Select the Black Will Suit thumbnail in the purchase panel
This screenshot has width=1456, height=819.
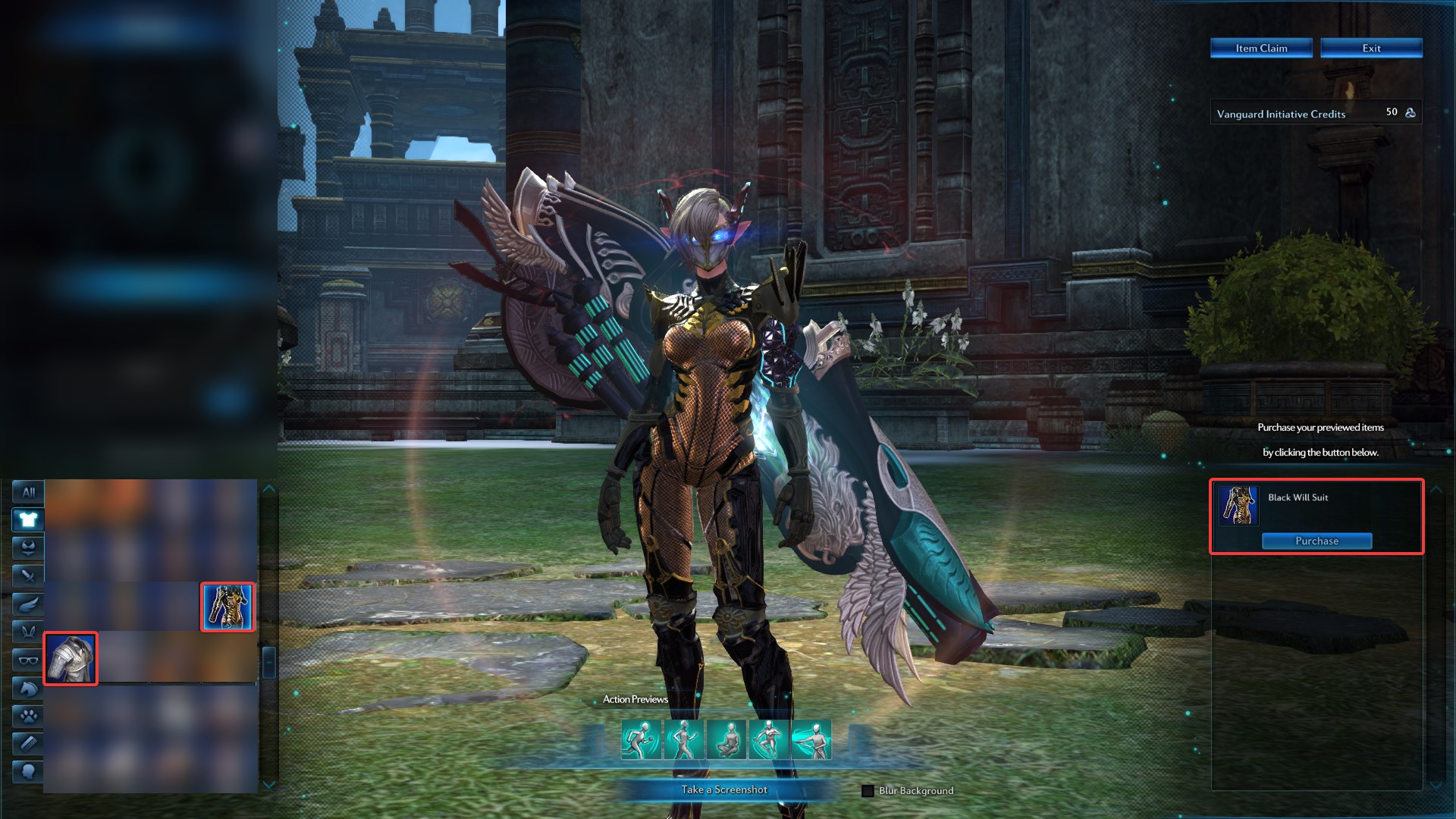1238,506
